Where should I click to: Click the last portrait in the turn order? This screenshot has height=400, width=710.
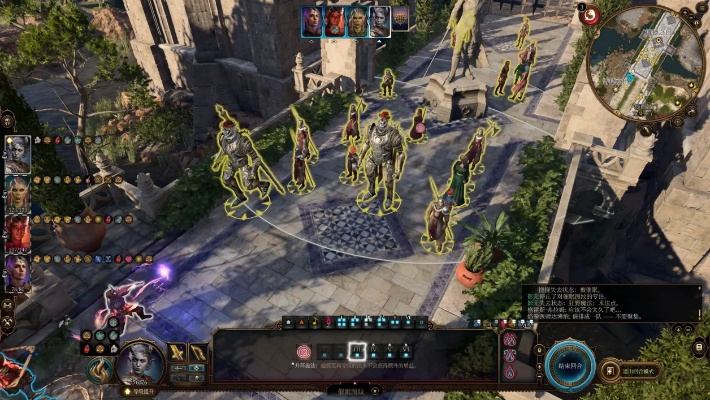[400, 18]
